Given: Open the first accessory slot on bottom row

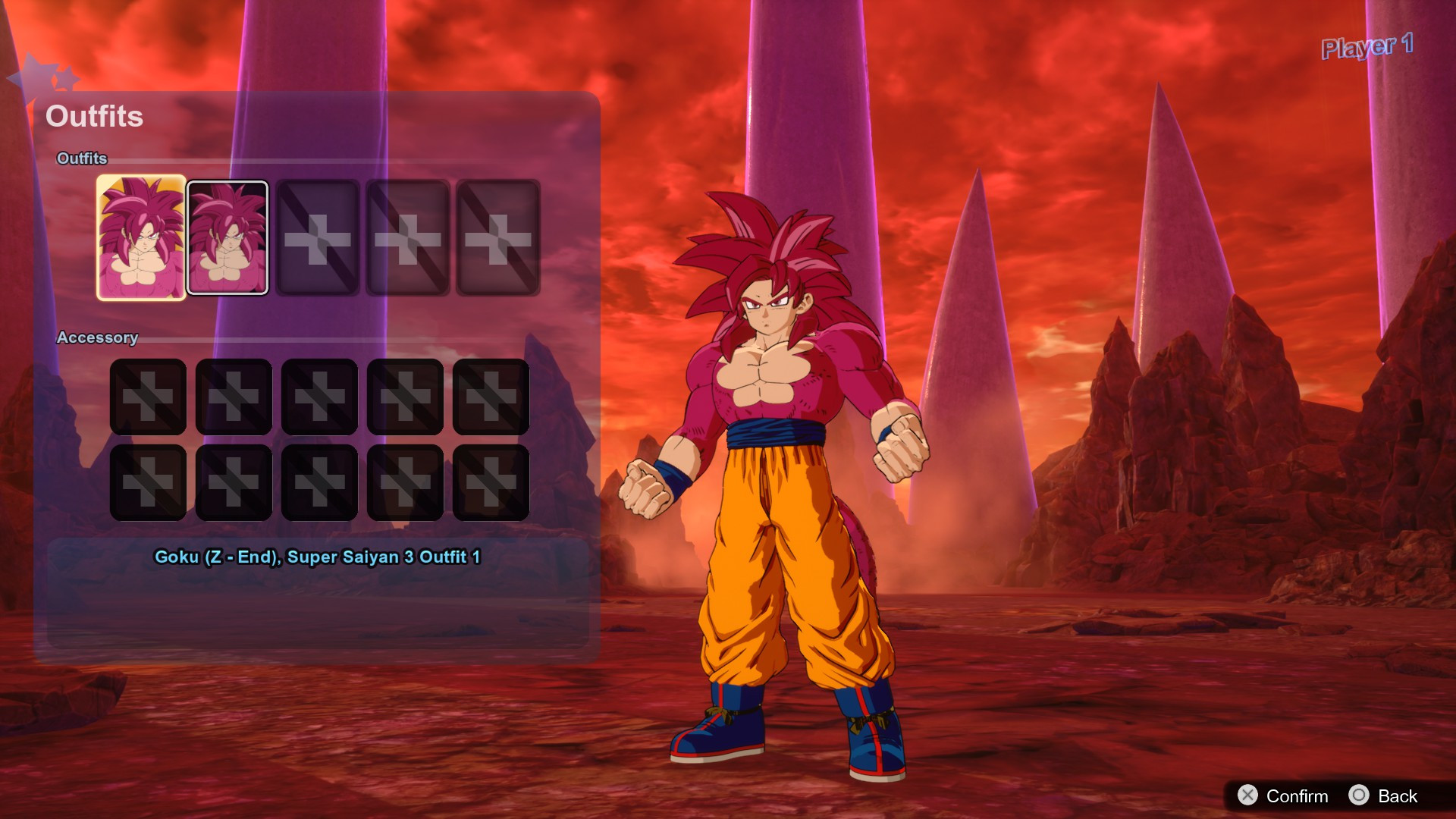Looking at the screenshot, I should [149, 482].
